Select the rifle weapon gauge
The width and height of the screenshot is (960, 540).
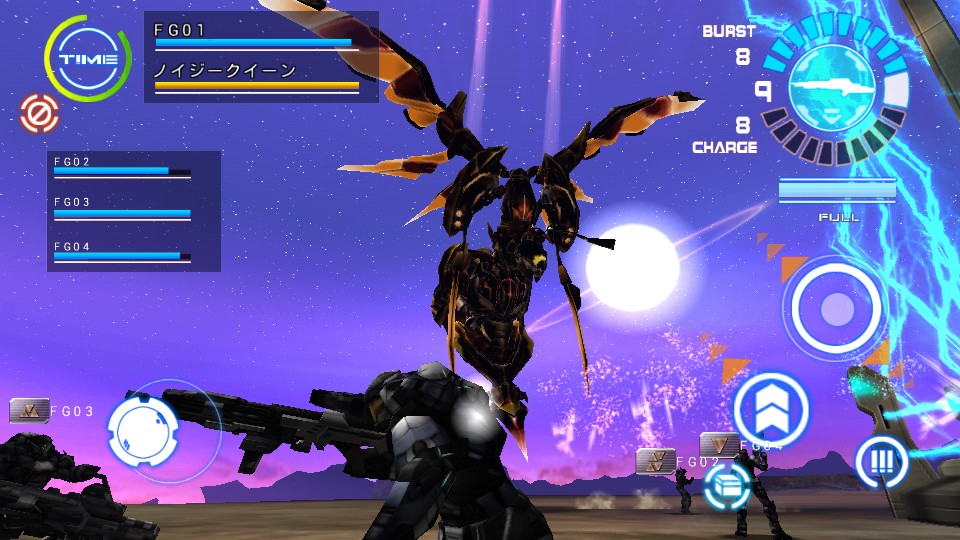(x=834, y=90)
